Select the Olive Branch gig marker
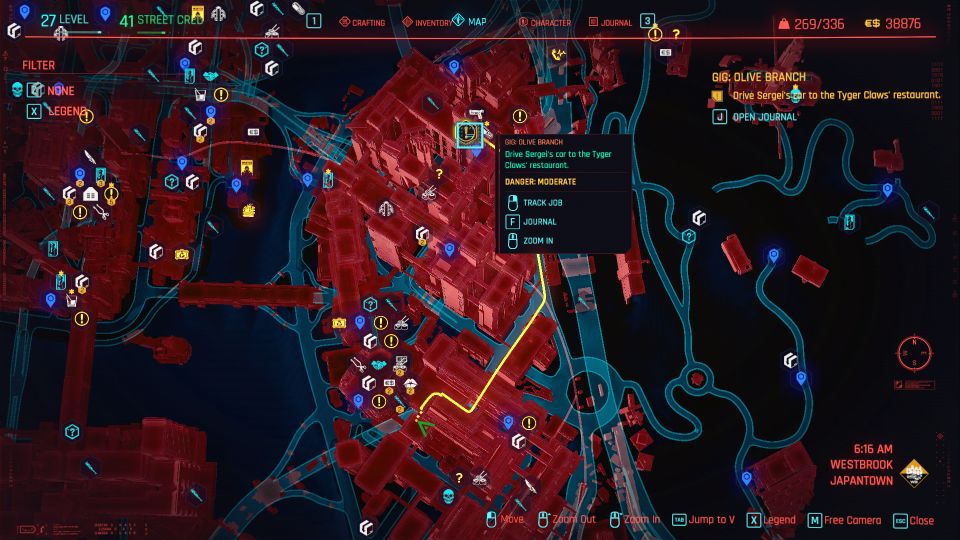Screen dimensions: 960x540 pyautogui.click(x=469, y=133)
